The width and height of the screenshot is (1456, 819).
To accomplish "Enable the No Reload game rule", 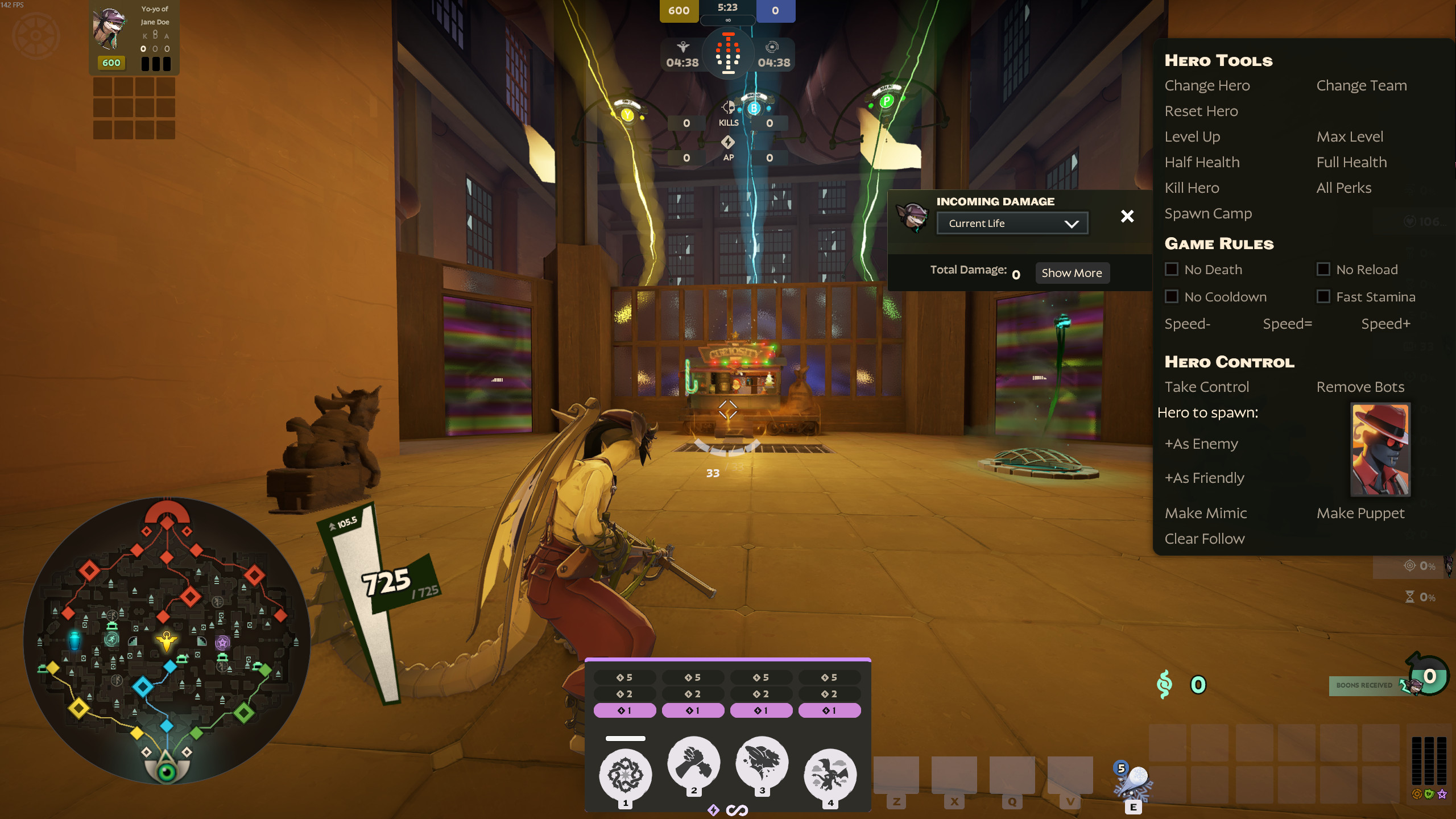I will pyautogui.click(x=1323, y=269).
